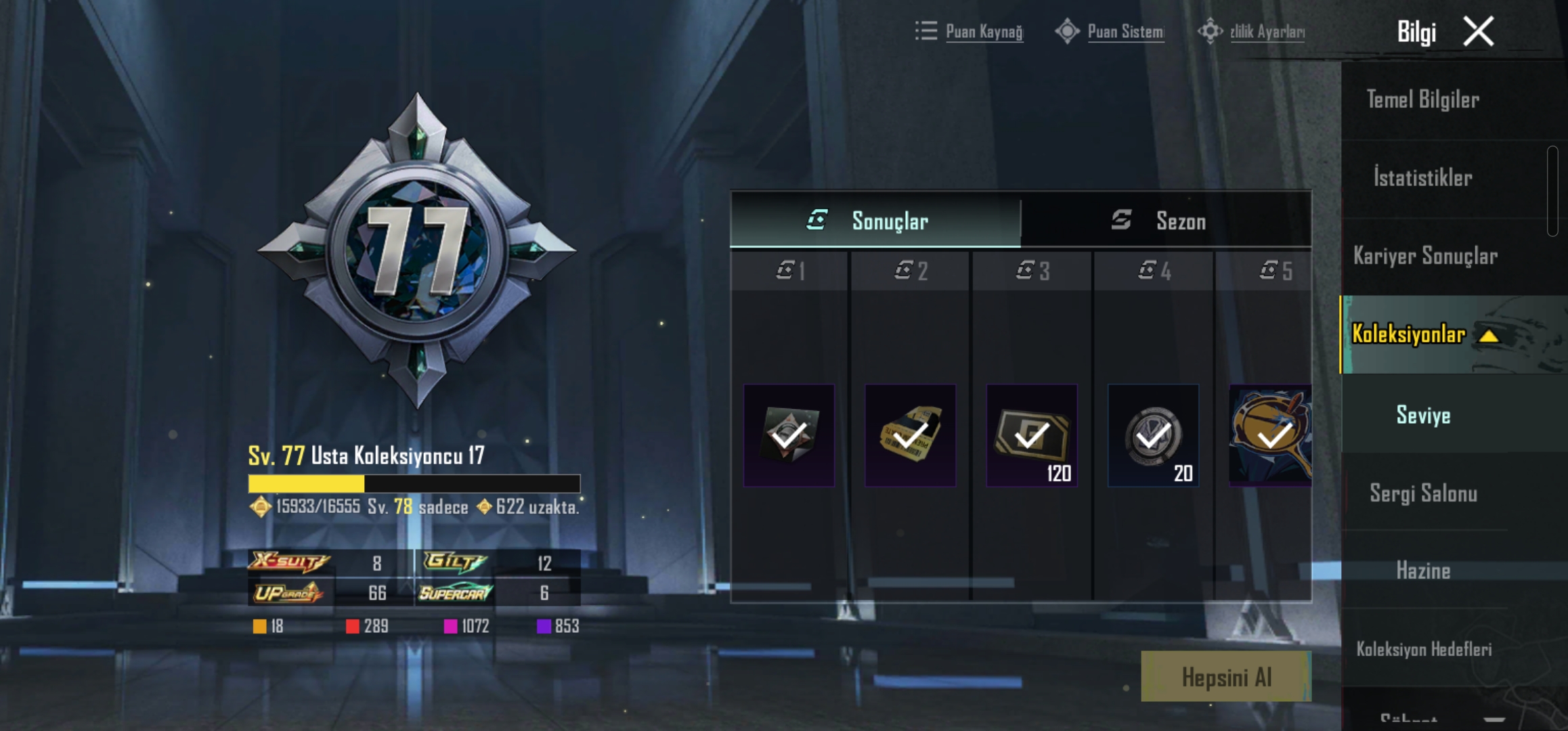Switch to the Sonuçlar tab
The image size is (1568, 731).
pos(875,221)
